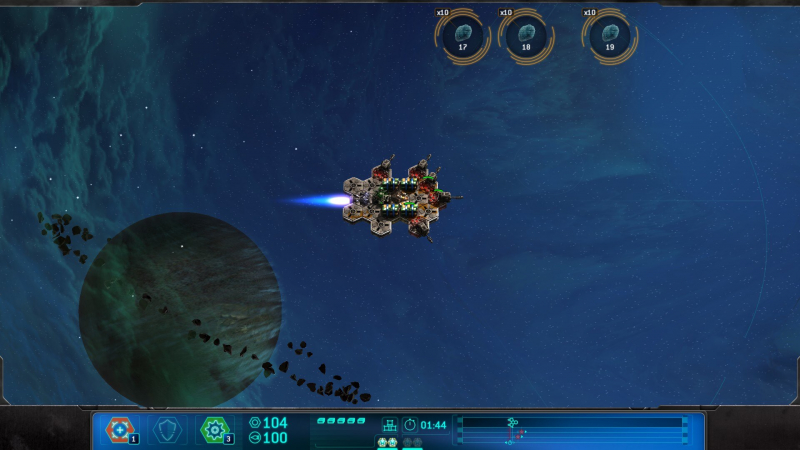
Task: Activate the green gear ability icon
Action: click(x=214, y=430)
